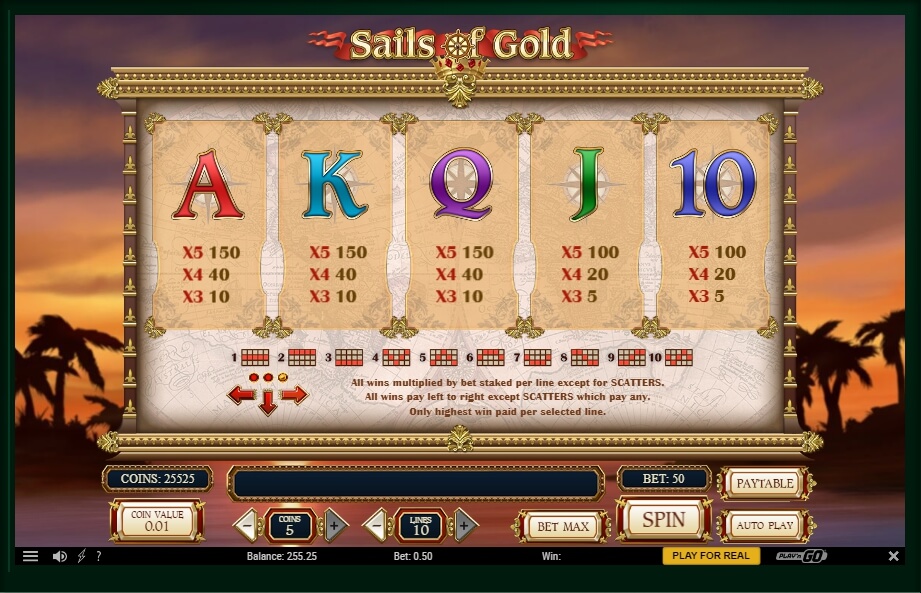The height and width of the screenshot is (593, 921).
Task: Add more paylines with the plus button
Action: (x=463, y=525)
